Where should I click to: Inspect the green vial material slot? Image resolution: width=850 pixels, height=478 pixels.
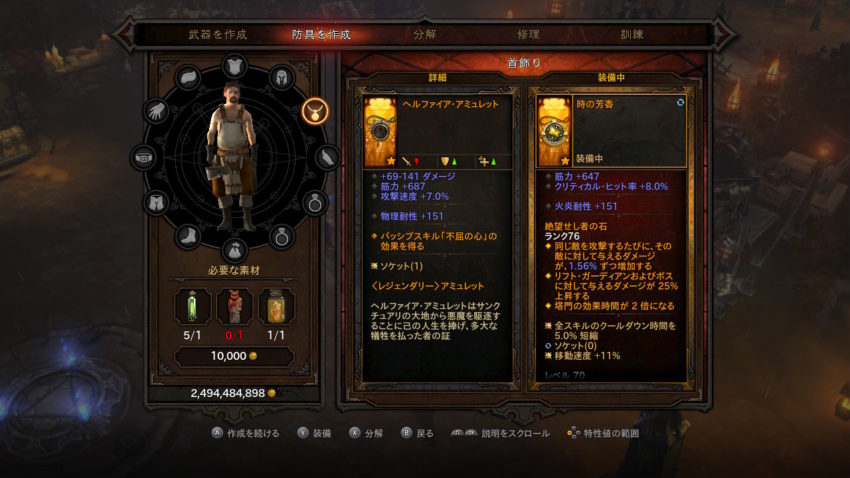pyautogui.click(x=190, y=308)
